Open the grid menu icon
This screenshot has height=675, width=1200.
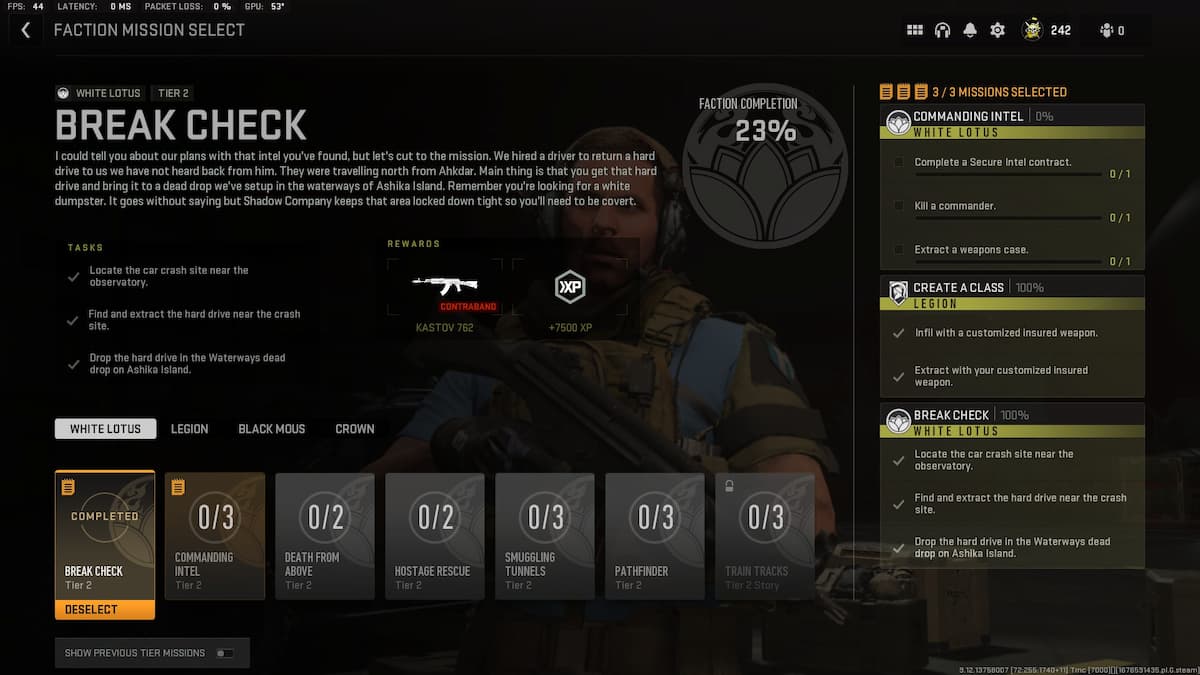click(x=914, y=30)
